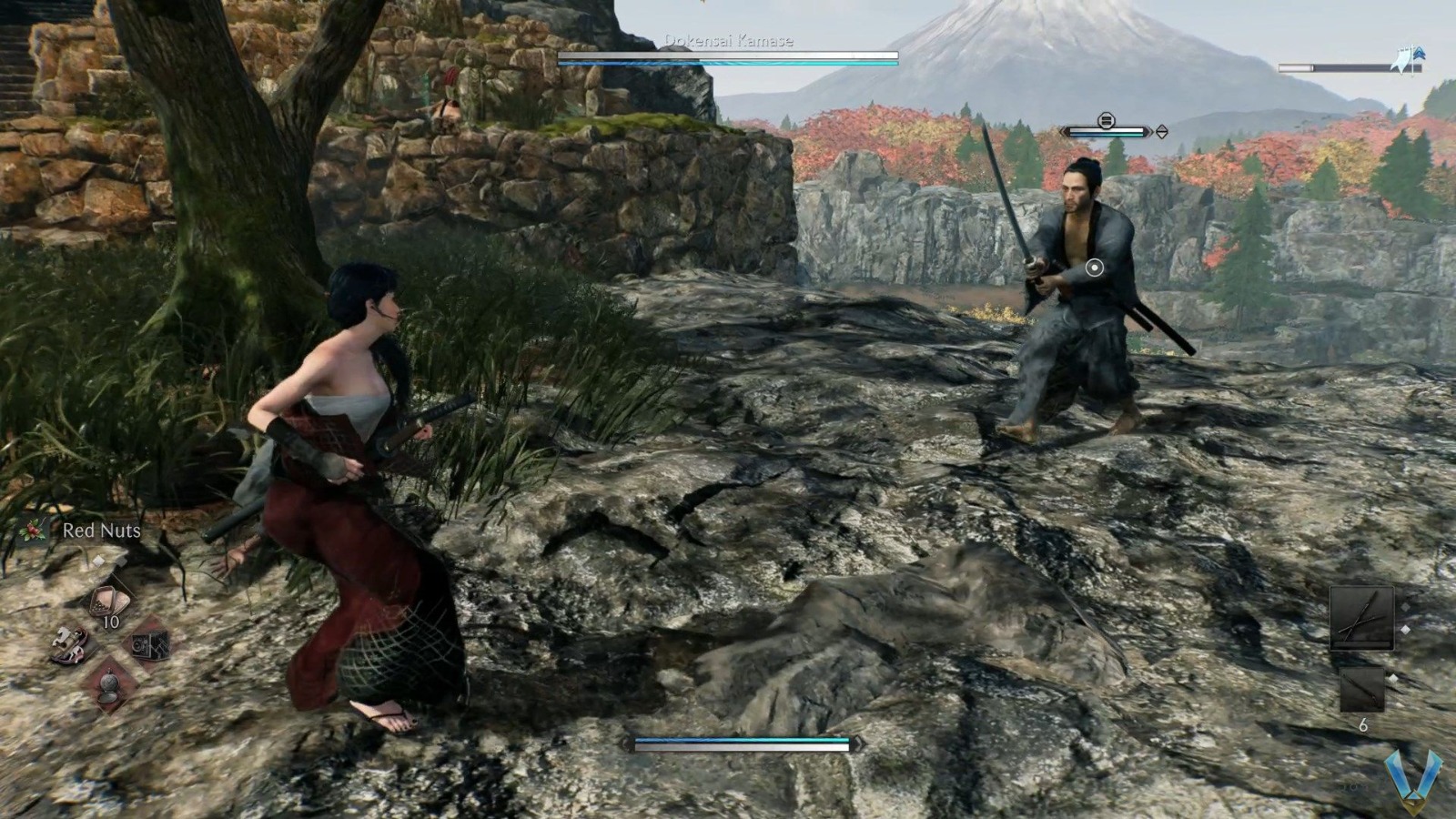Toggle the small diamond above the nut box item
The width and height of the screenshot is (1456, 819).
tap(98, 561)
